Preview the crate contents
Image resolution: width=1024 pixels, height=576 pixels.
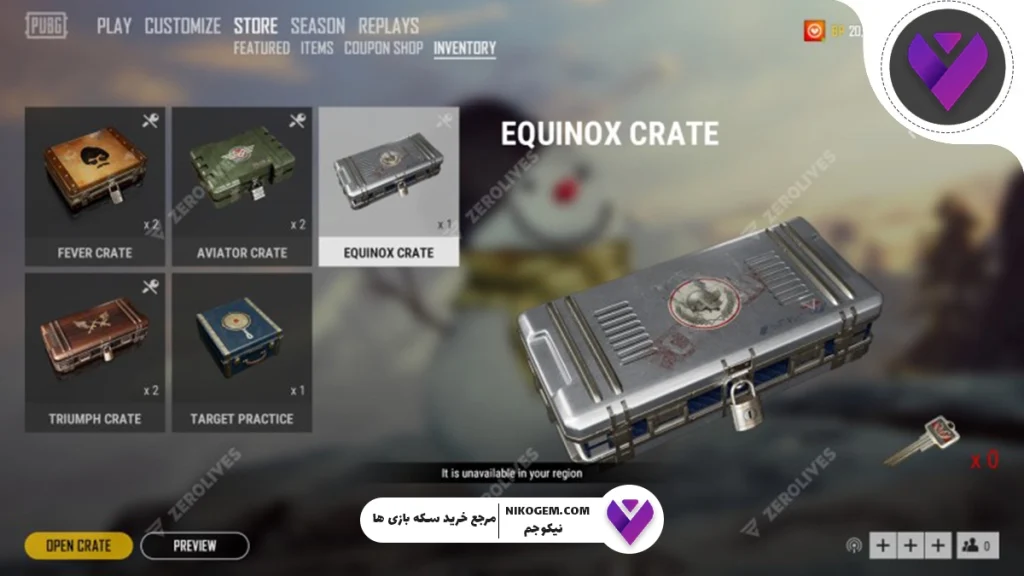click(194, 546)
